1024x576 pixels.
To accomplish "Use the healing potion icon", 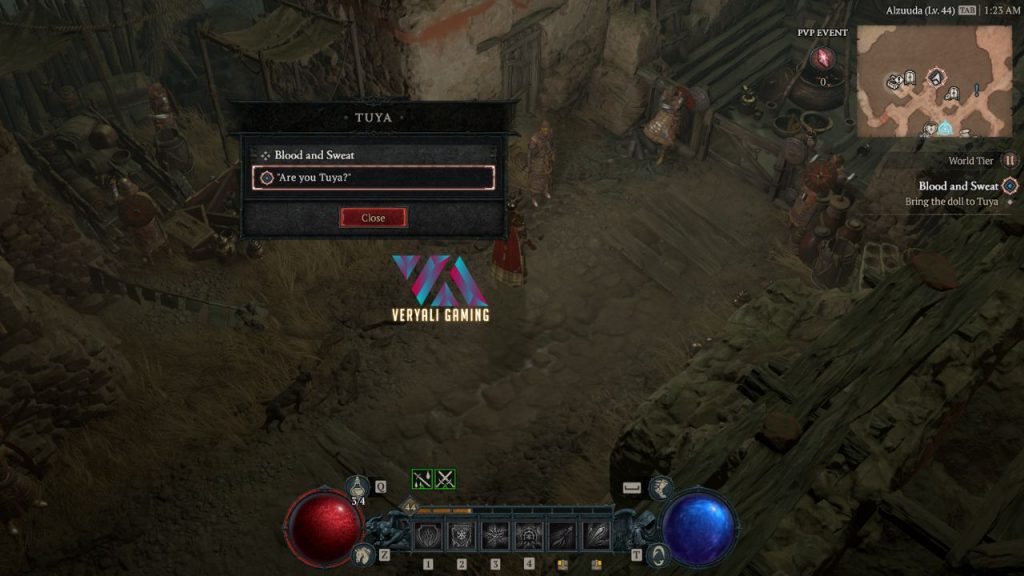I will pos(358,487).
